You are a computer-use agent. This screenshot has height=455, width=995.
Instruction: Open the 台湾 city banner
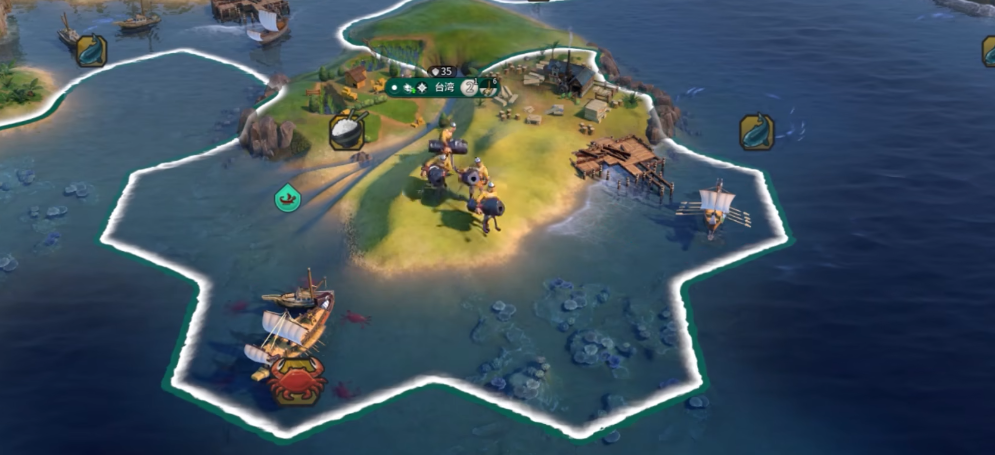[442, 88]
